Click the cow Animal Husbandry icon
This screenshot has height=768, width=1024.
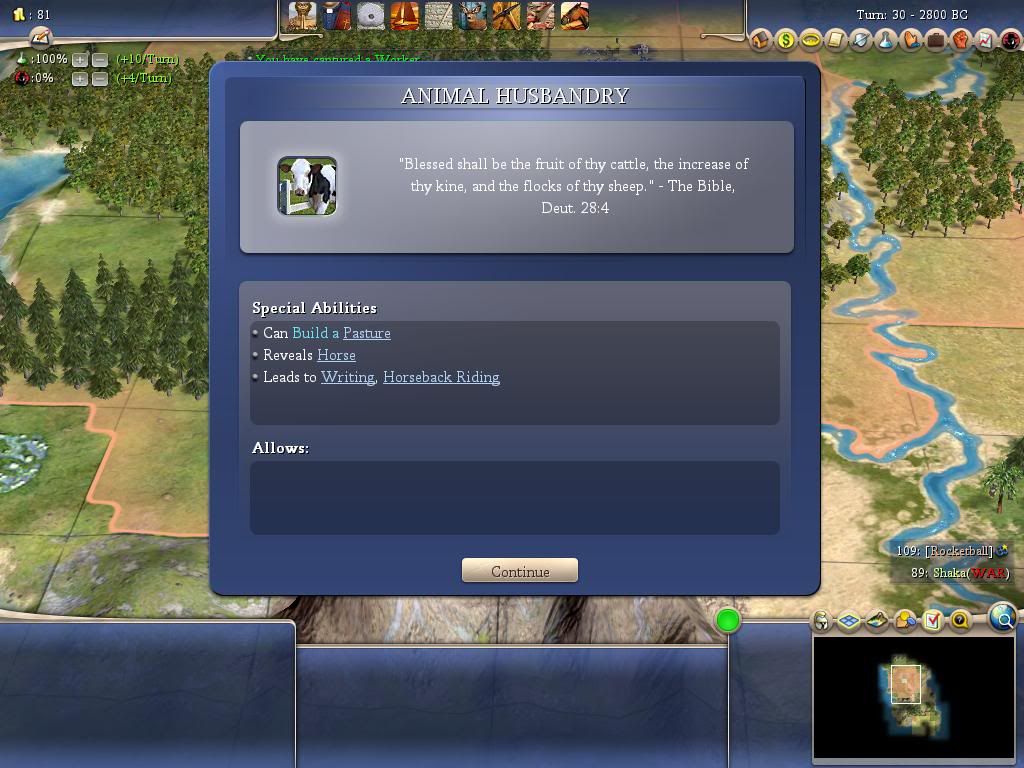[307, 186]
